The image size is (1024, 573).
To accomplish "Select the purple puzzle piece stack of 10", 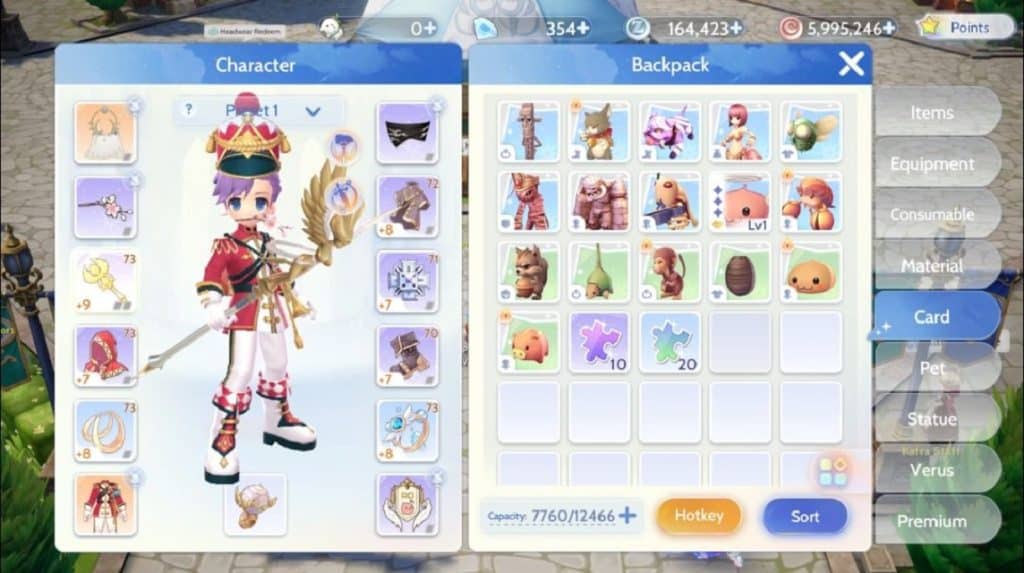I will pos(599,342).
